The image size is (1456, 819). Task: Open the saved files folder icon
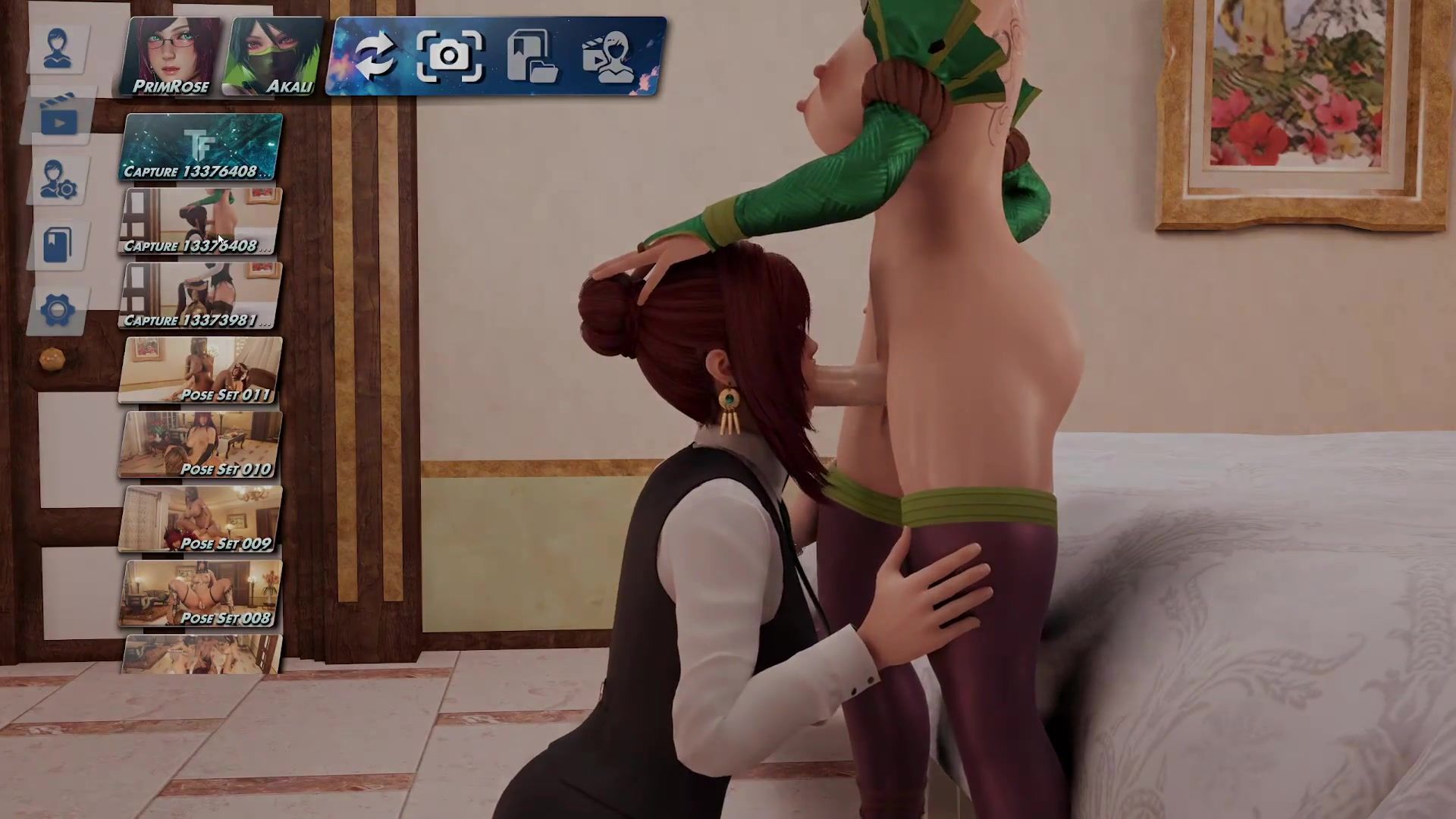[532, 56]
